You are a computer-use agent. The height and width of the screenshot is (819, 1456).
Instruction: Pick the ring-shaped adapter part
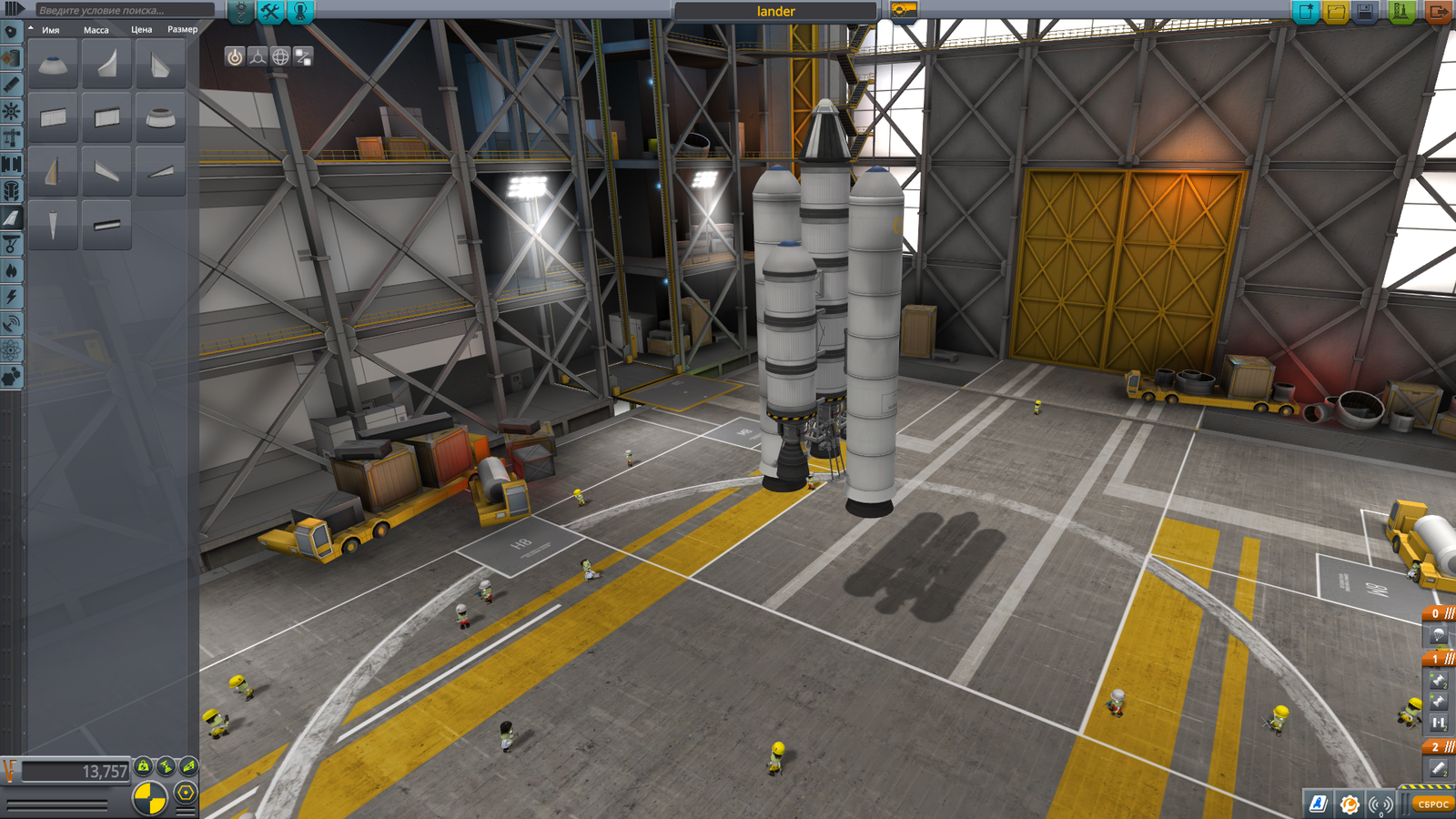(160, 117)
